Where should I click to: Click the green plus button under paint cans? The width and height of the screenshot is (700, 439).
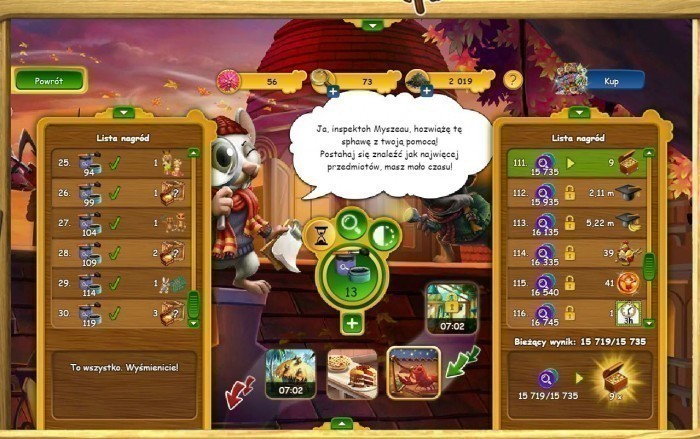pyautogui.click(x=352, y=323)
